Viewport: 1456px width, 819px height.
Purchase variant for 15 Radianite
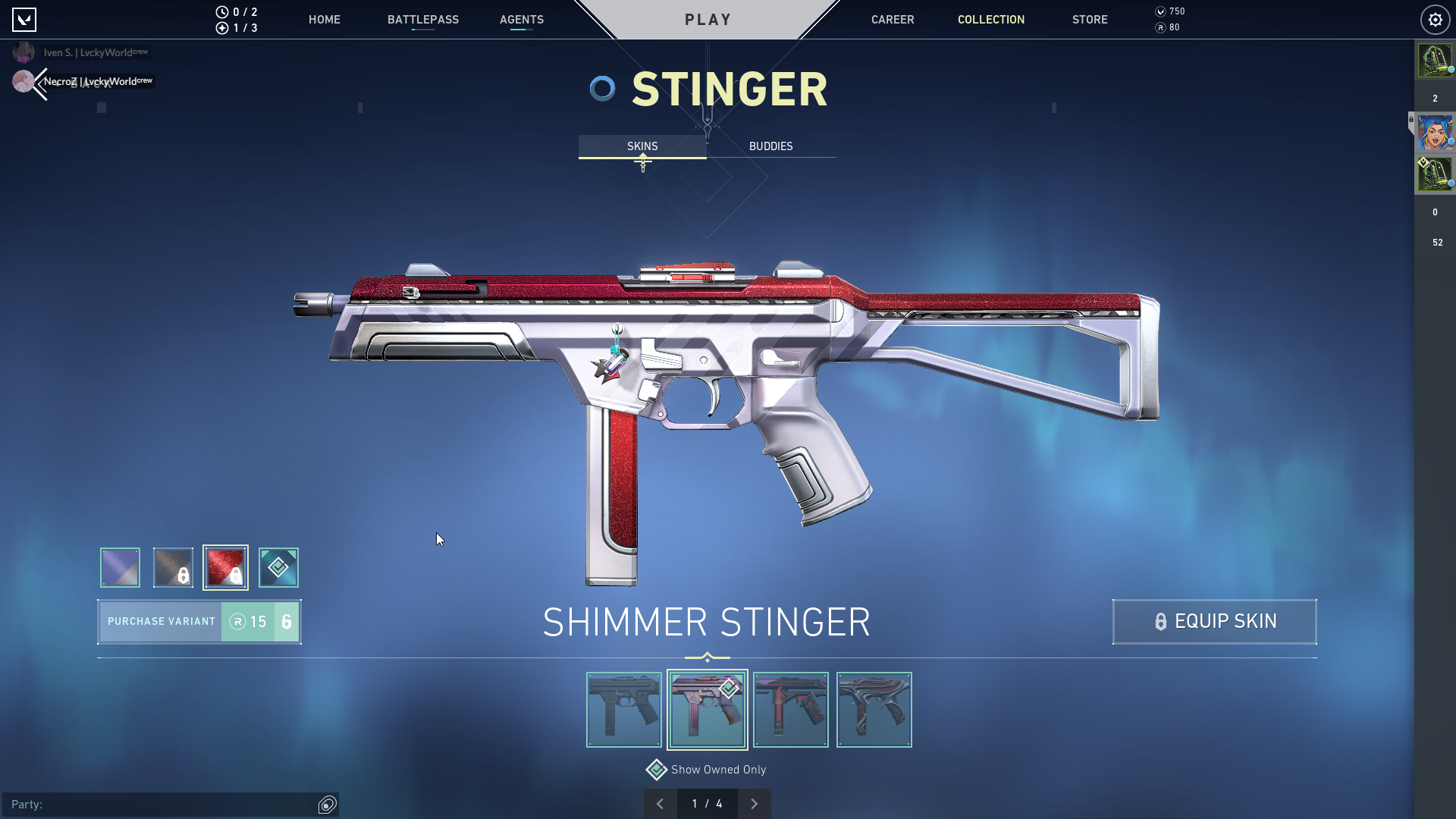tap(199, 622)
